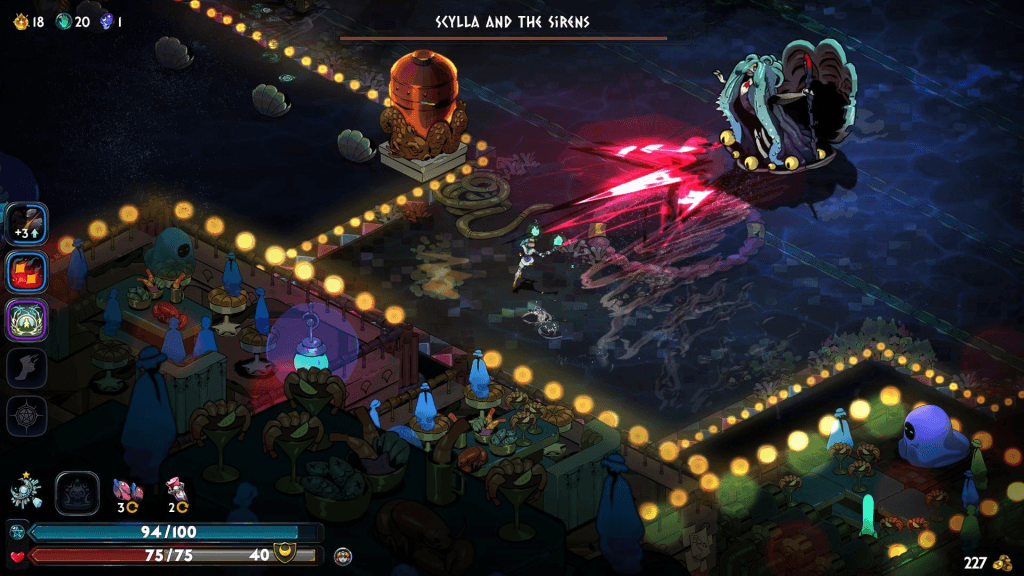
Task: Select the pink gem item with 2 charges
Action: click(178, 490)
